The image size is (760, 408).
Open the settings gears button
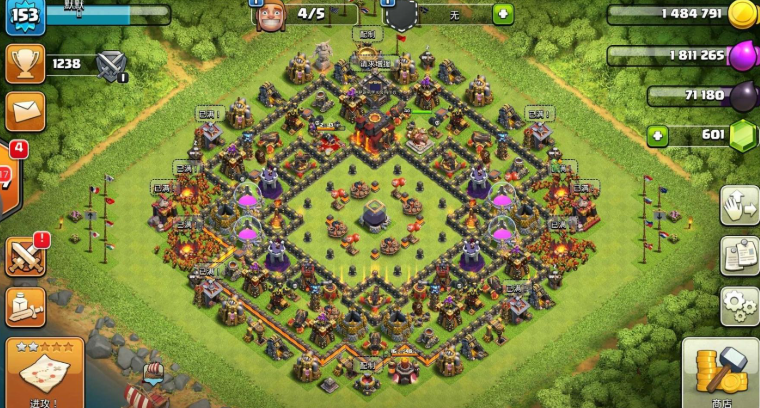[738, 303]
